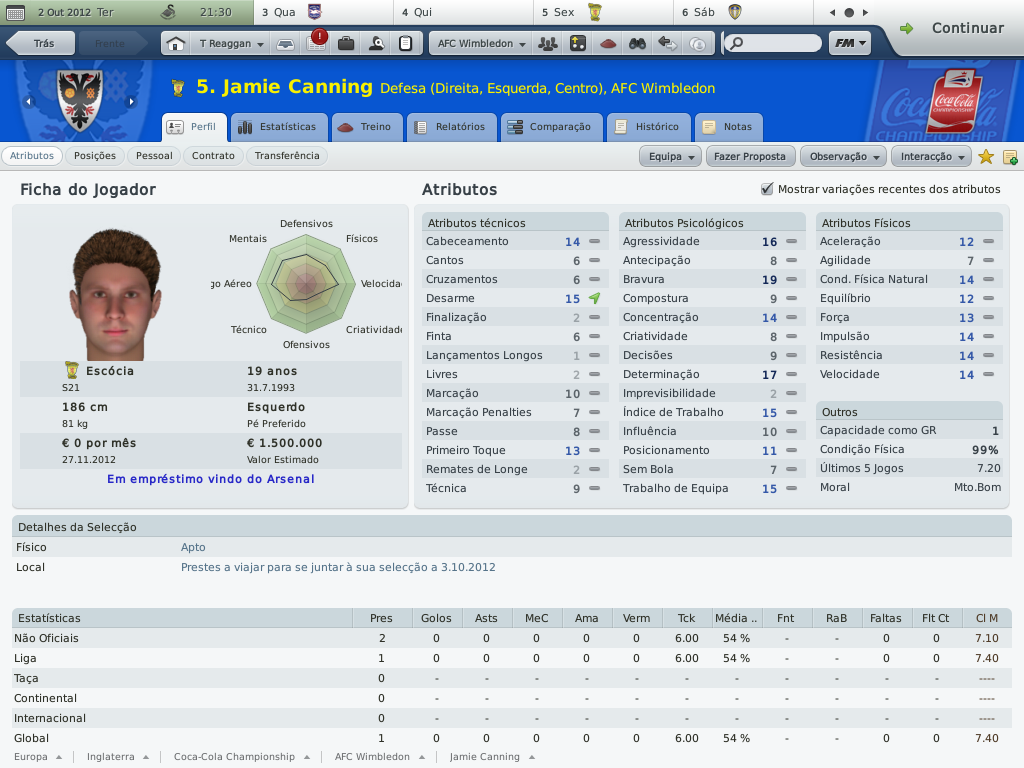Show the Posições sub-section
Image resolution: width=1024 pixels, height=768 pixels.
[x=95, y=156]
